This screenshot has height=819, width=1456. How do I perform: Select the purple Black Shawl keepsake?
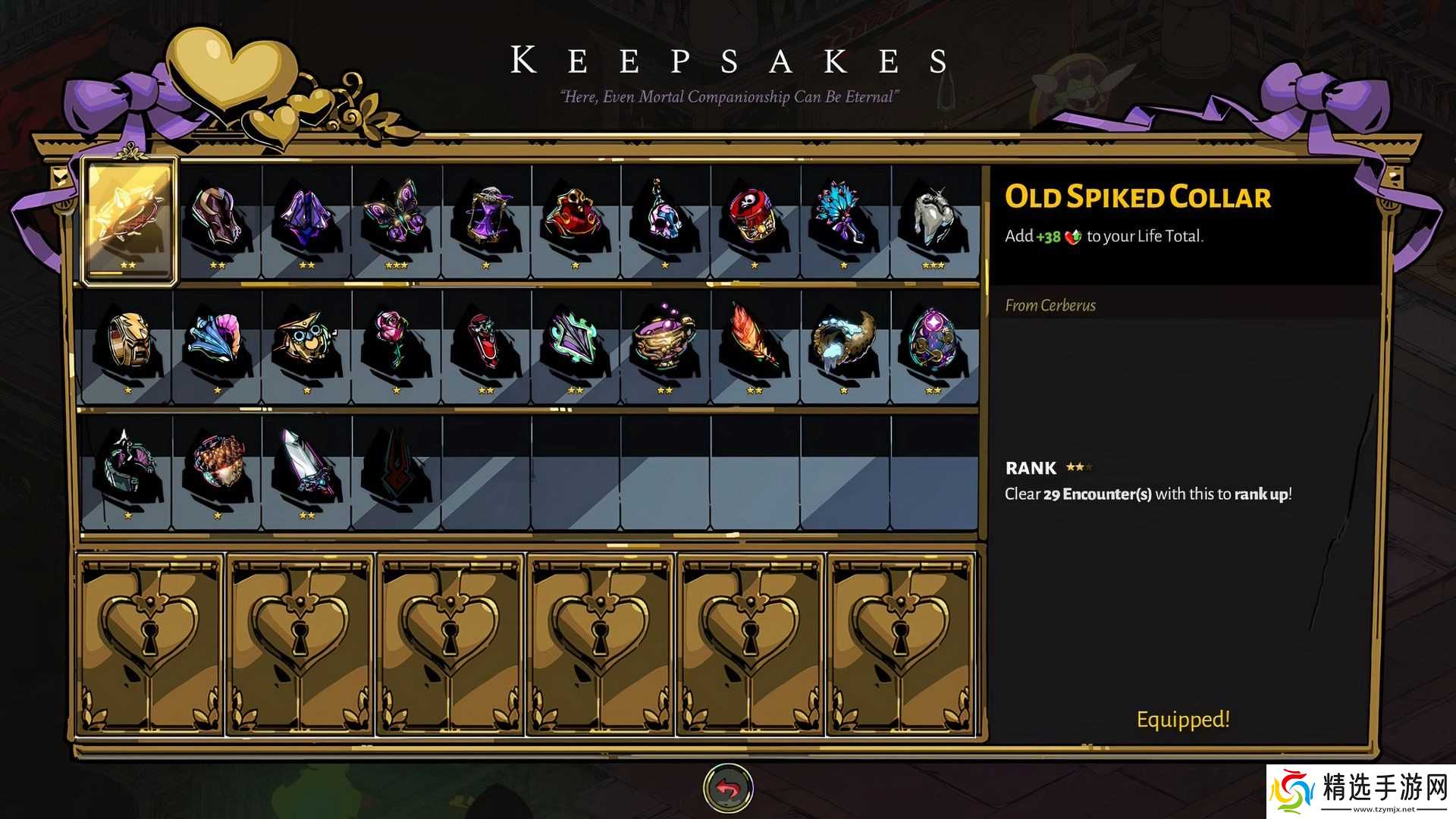click(306, 220)
